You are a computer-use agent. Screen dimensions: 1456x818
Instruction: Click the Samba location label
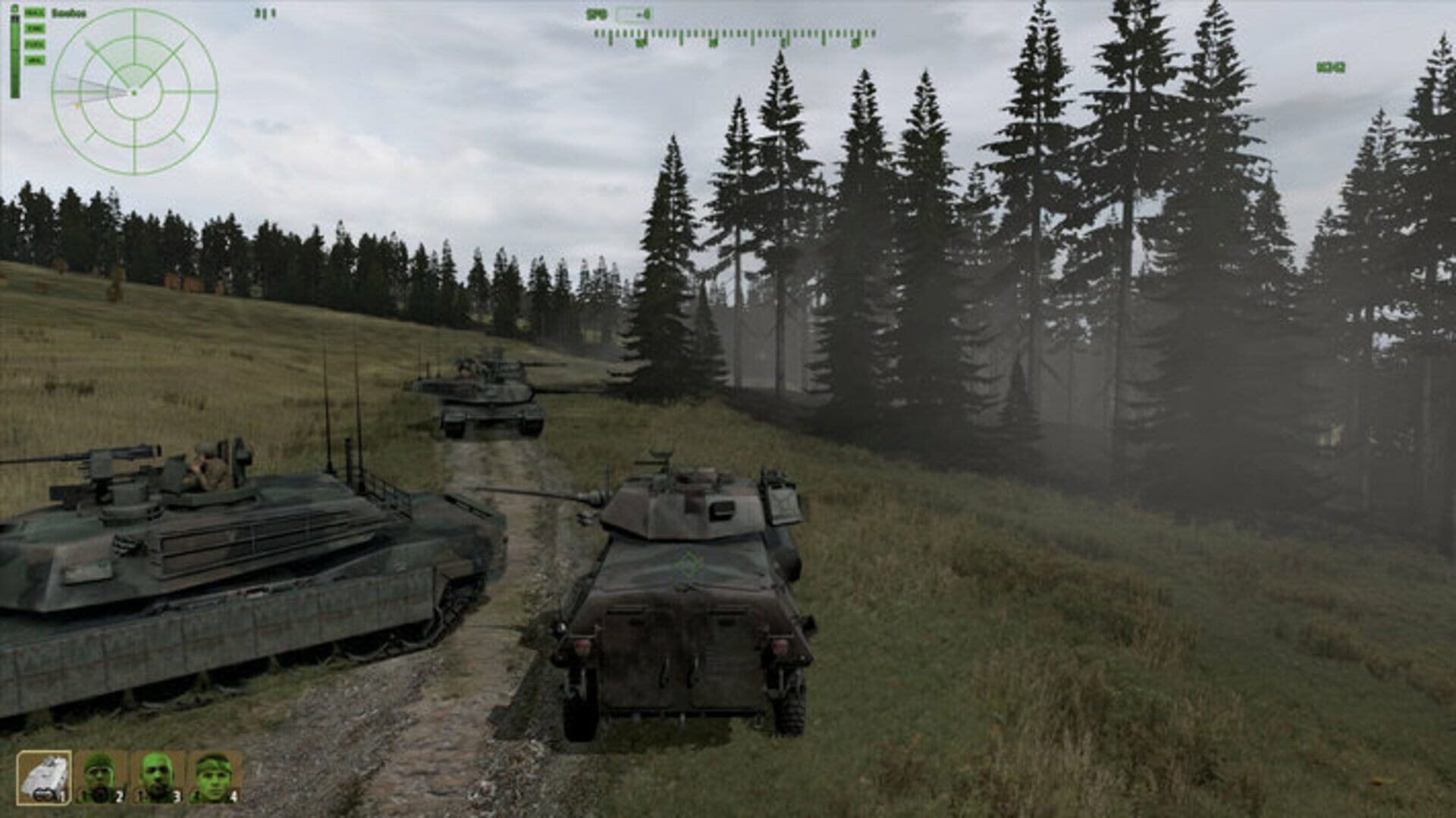click(x=68, y=11)
